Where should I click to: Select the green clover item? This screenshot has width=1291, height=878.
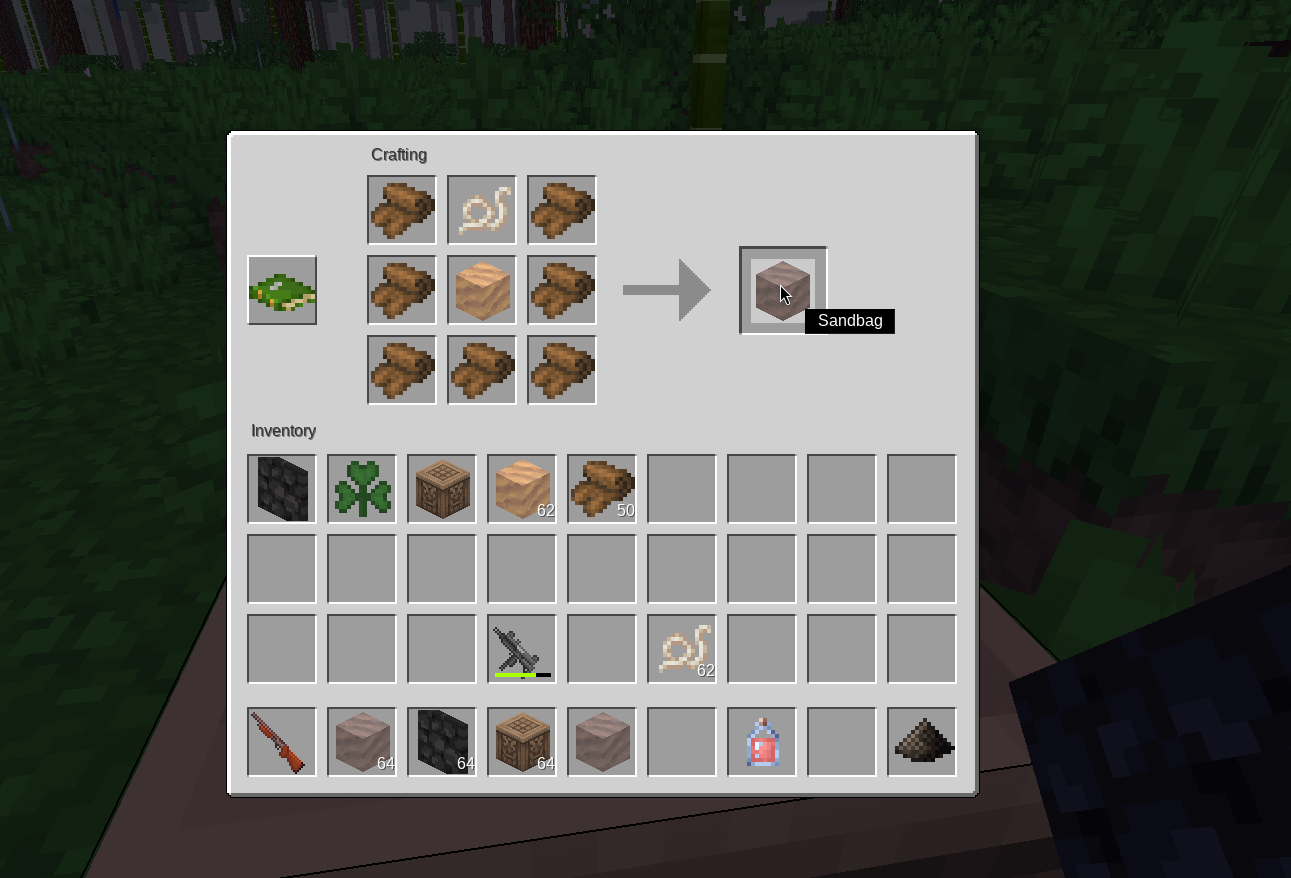point(362,489)
